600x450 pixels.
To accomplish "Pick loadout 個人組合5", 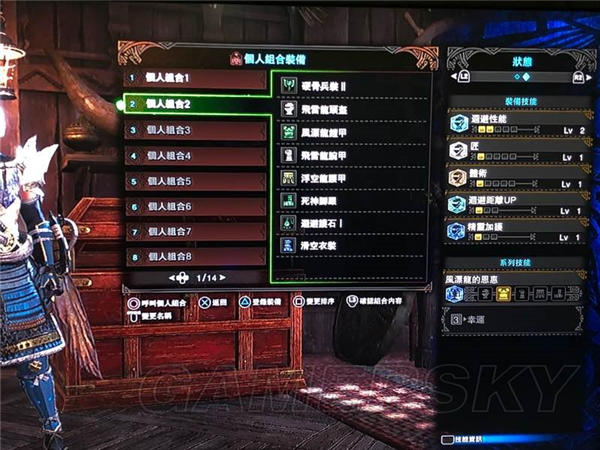I will click(x=195, y=181).
